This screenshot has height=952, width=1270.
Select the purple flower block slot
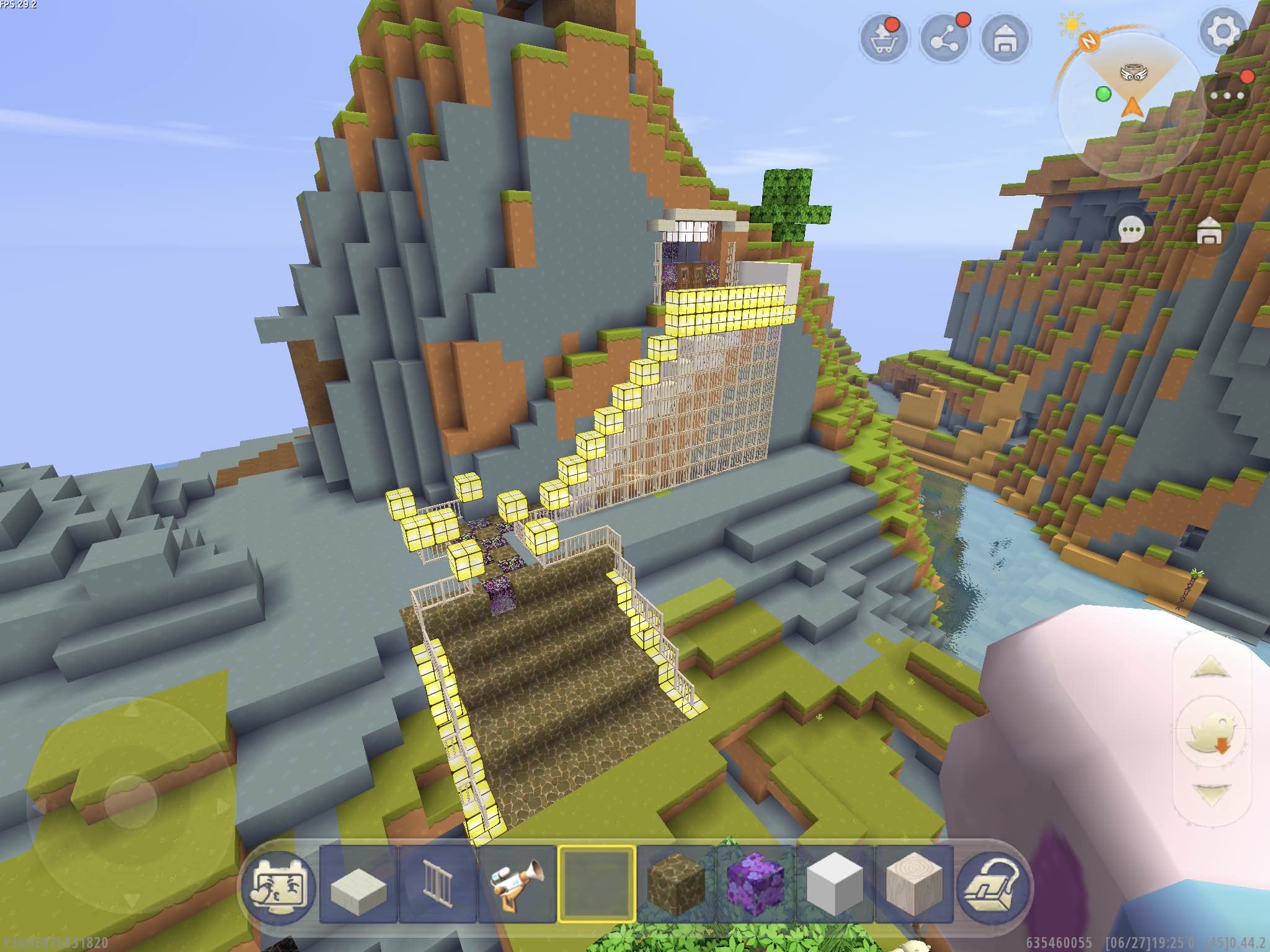pos(755,885)
